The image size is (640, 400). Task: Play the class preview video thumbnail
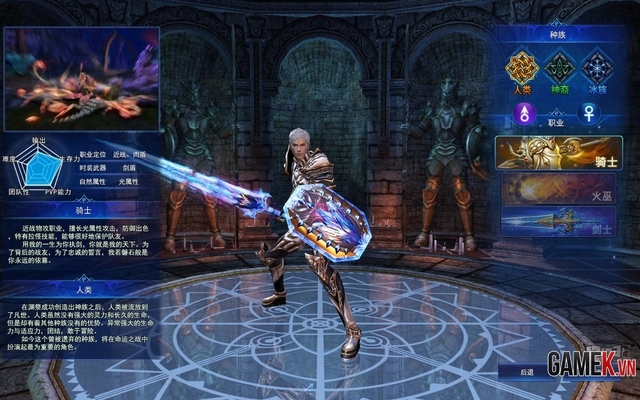point(81,78)
